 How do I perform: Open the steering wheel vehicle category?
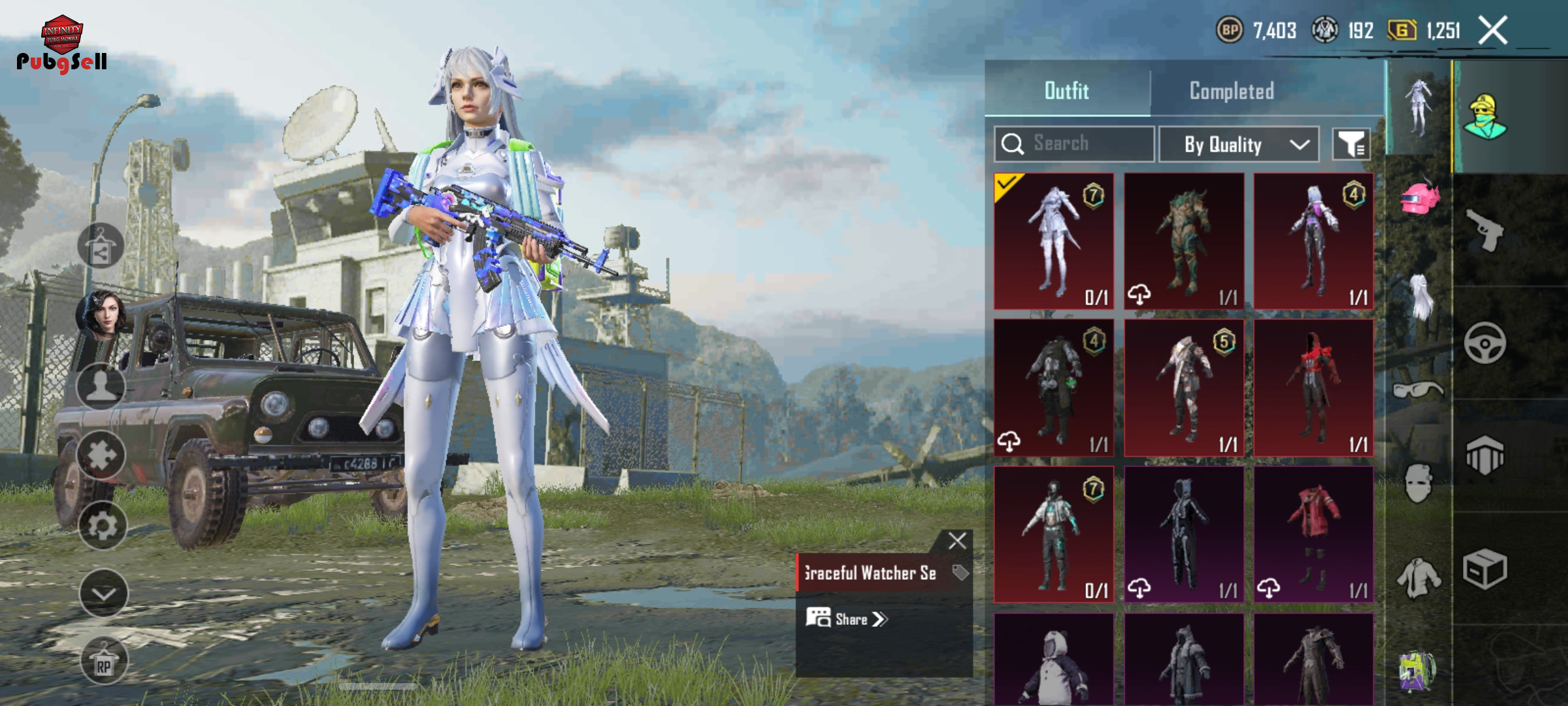click(1485, 343)
